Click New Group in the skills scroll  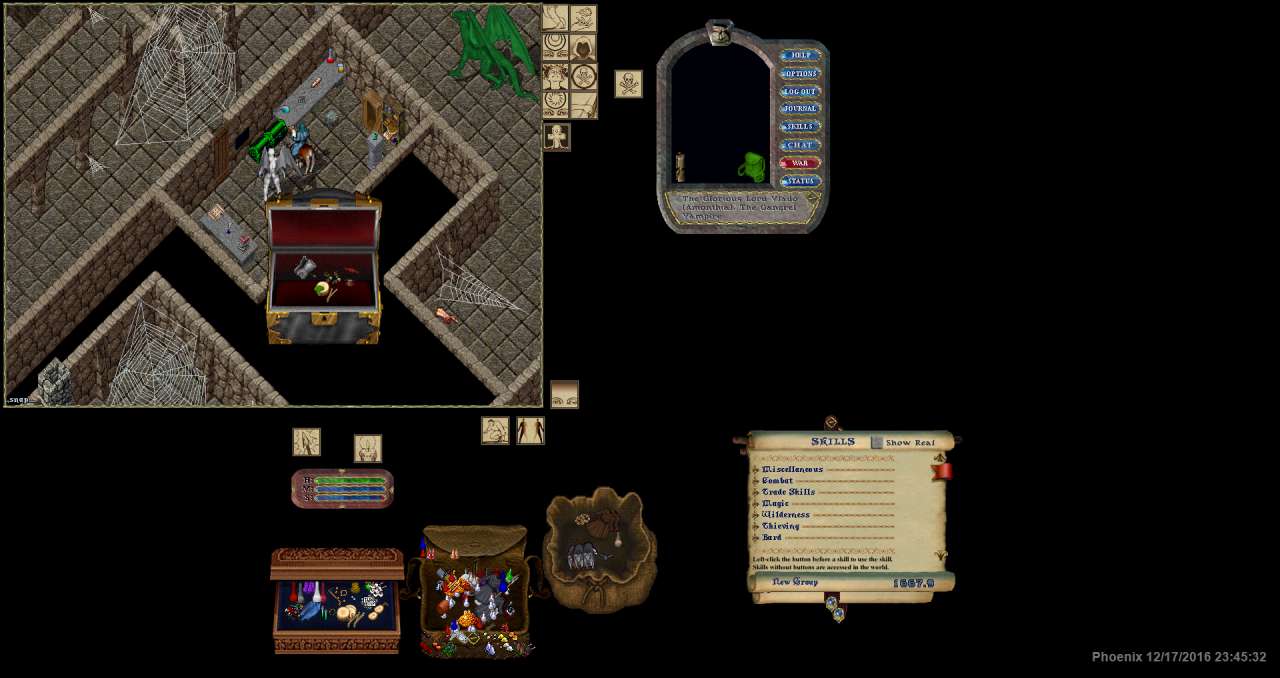coord(794,582)
